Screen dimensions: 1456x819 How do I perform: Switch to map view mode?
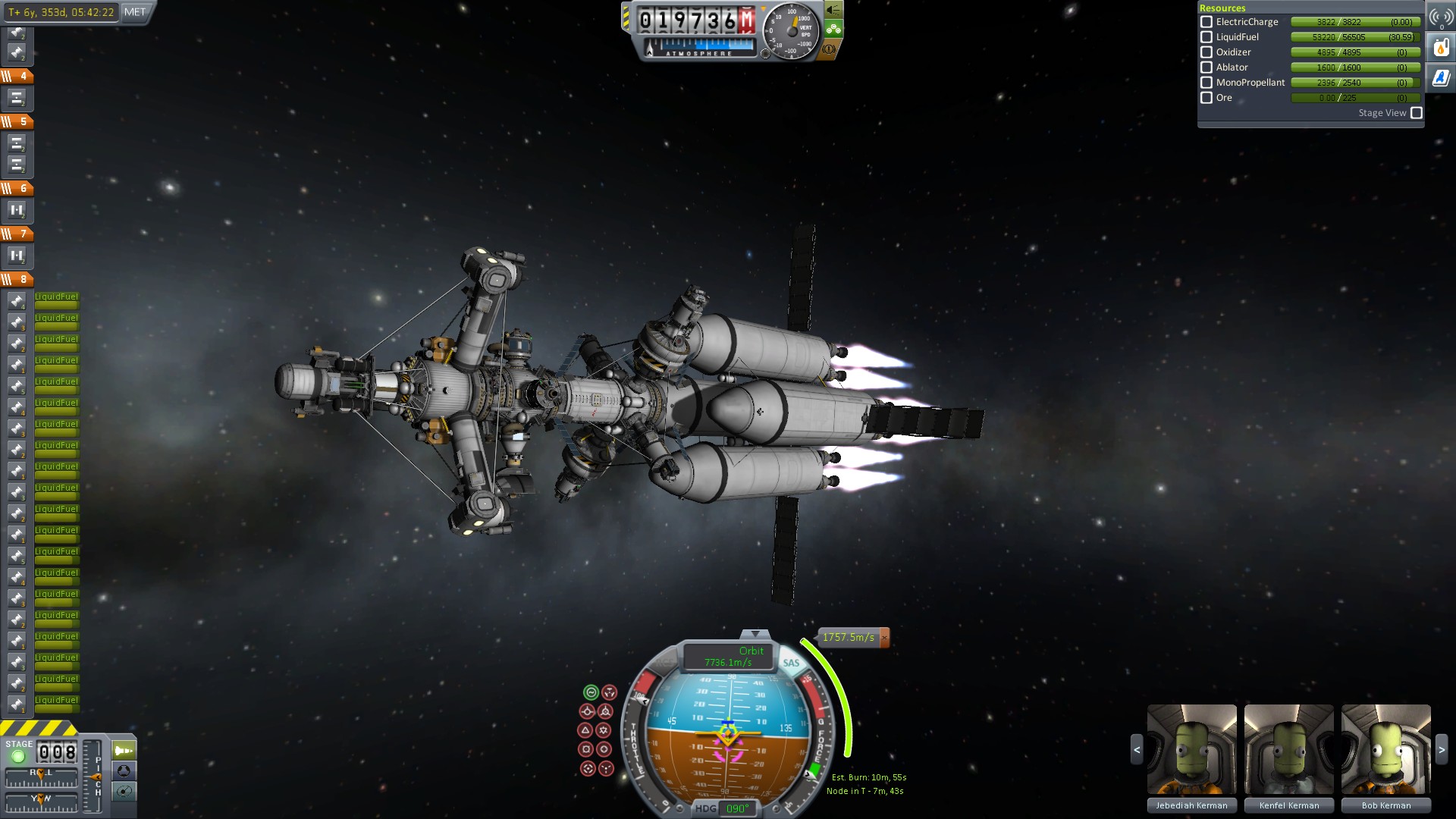coord(124,792)
